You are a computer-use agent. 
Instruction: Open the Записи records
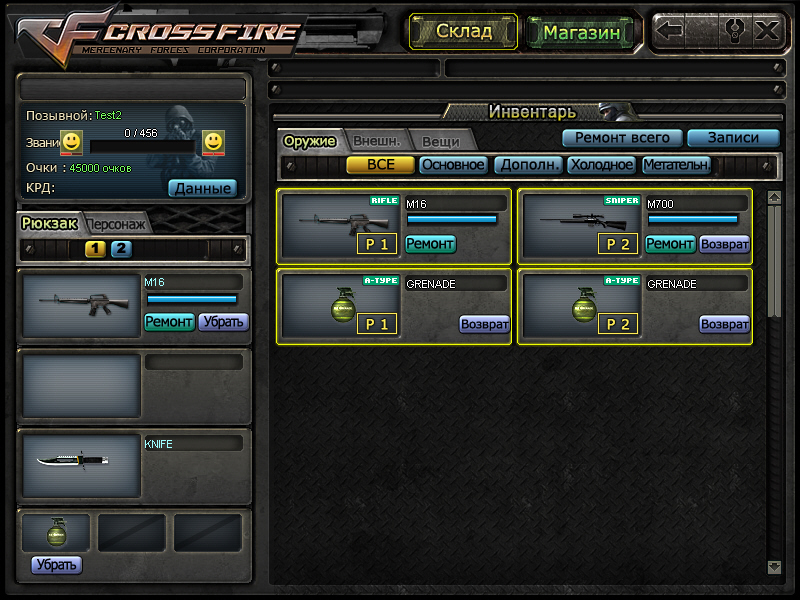(x=733, y=138)
